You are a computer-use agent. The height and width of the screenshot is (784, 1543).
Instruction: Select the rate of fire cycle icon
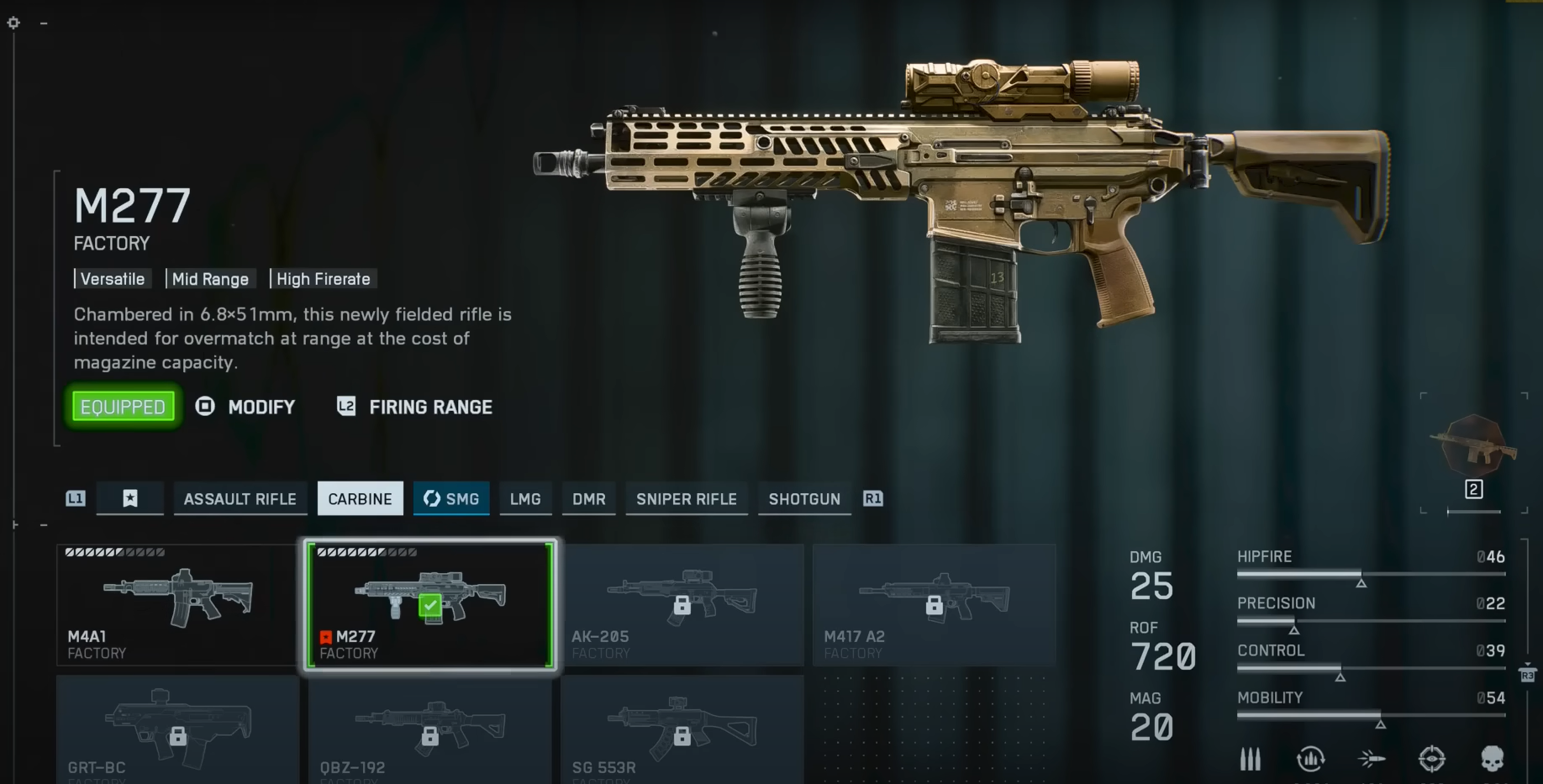1311,759
